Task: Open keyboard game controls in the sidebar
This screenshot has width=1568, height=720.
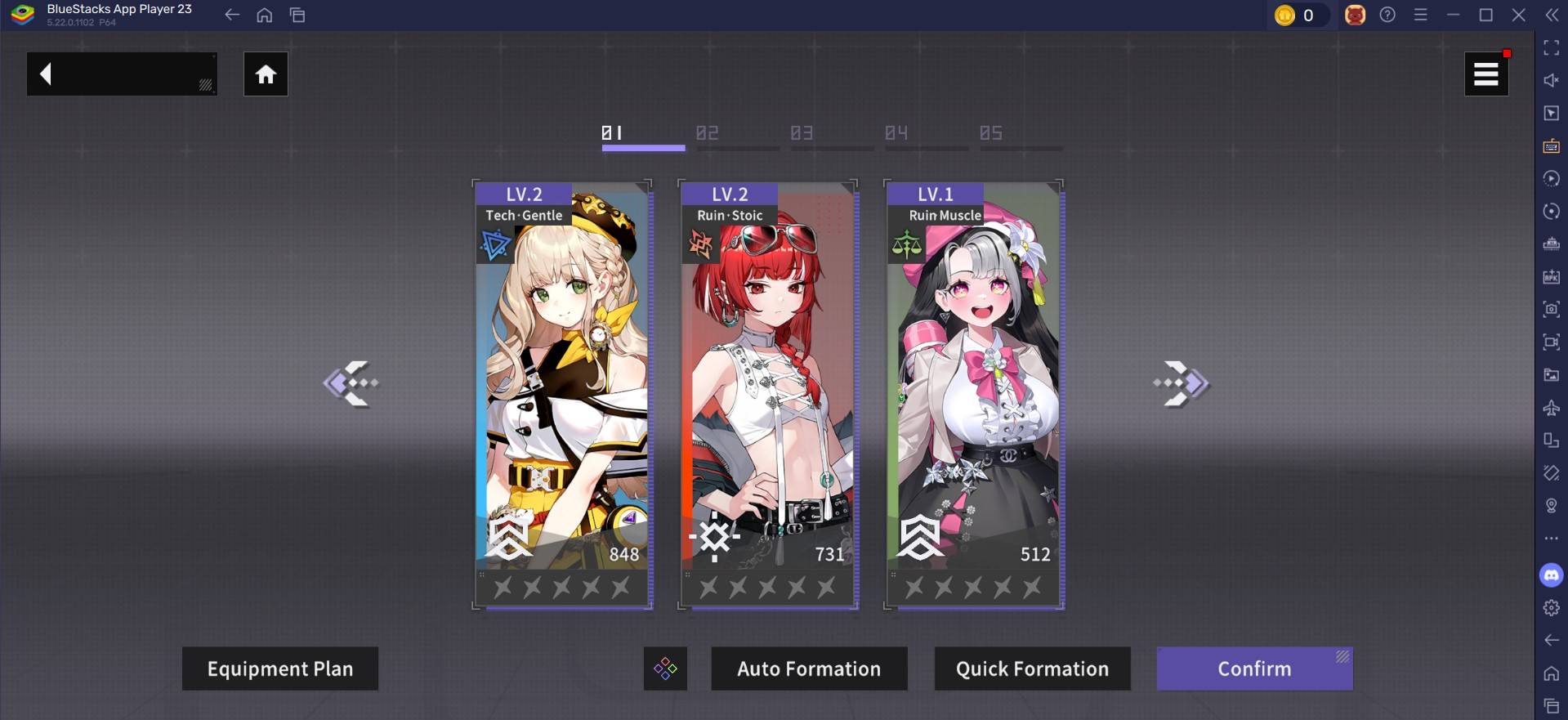Action: pos(1551,147)
